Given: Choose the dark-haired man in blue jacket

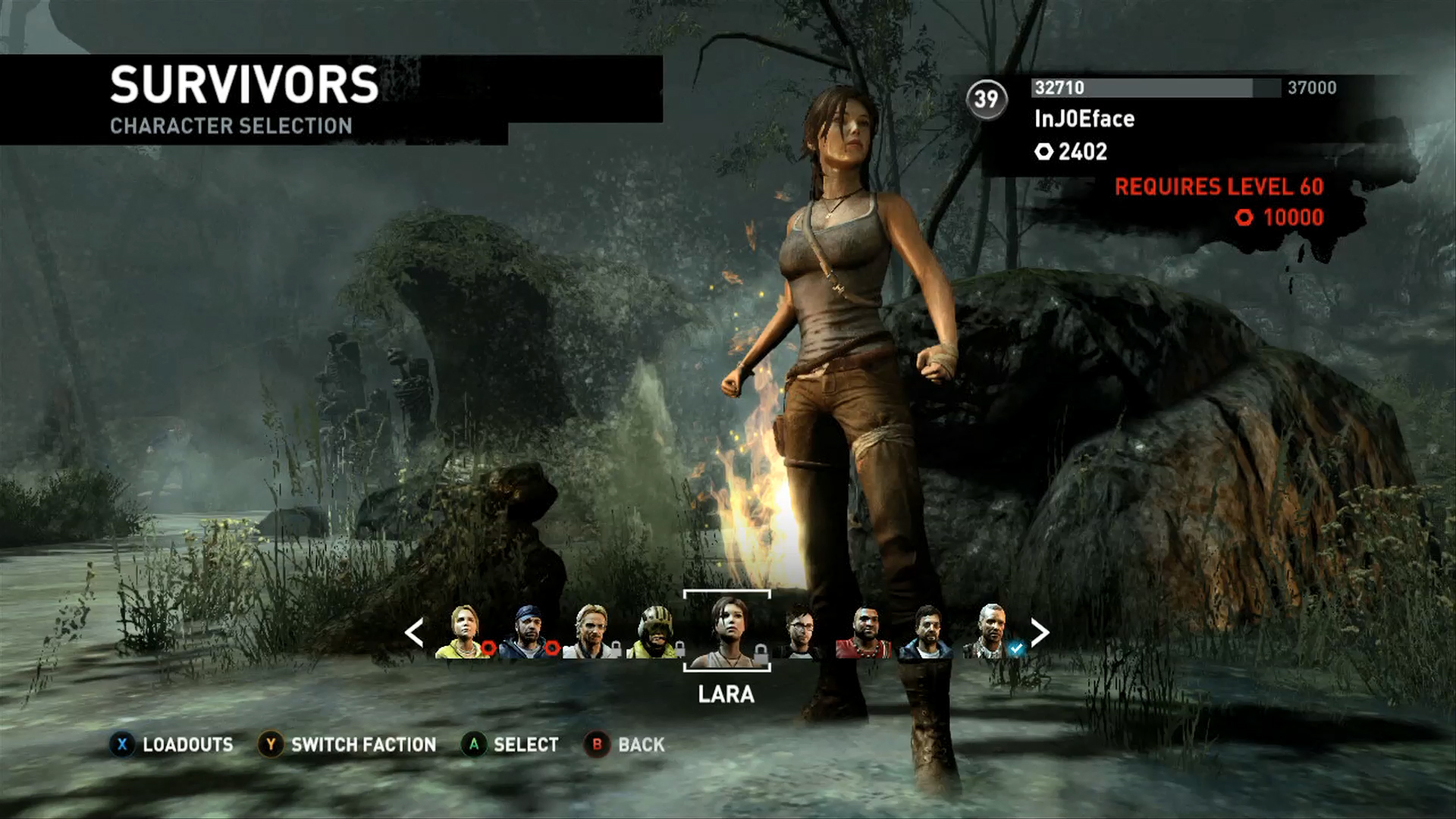Looking at the screenshot, I should click(927, 632).
